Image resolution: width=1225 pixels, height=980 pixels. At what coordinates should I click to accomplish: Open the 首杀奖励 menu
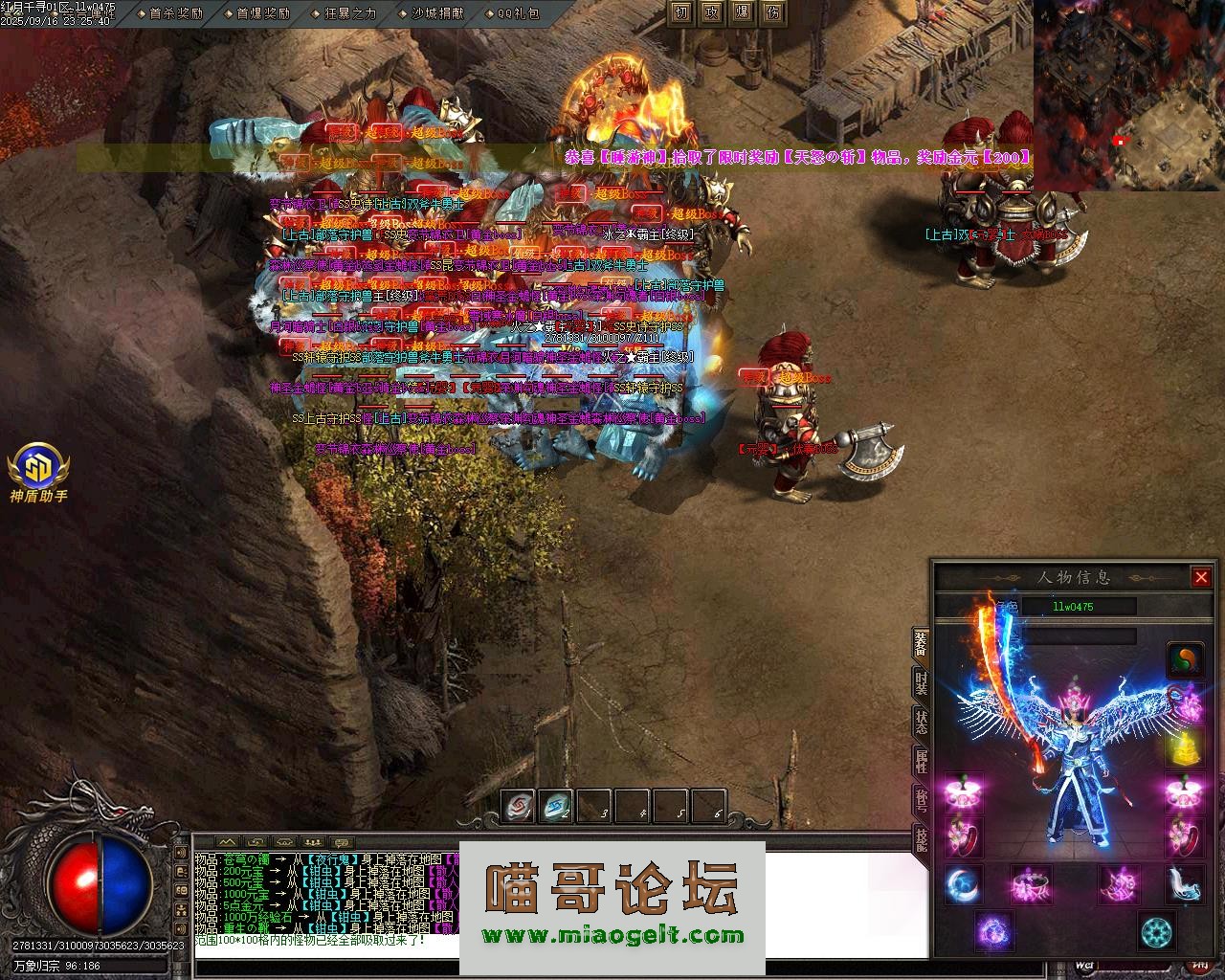coord(176,13)
